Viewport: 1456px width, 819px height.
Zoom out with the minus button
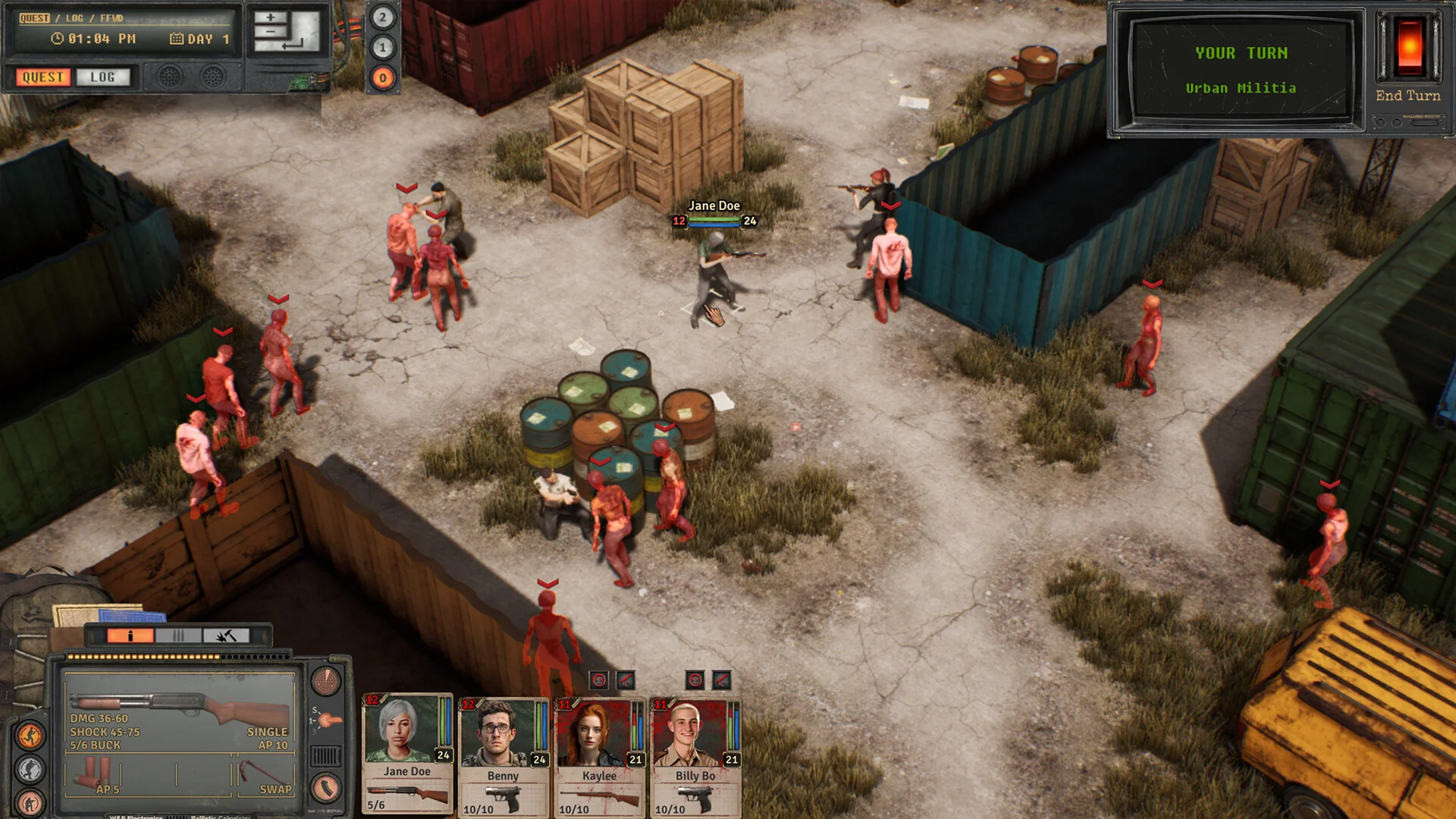pos(270,33)
